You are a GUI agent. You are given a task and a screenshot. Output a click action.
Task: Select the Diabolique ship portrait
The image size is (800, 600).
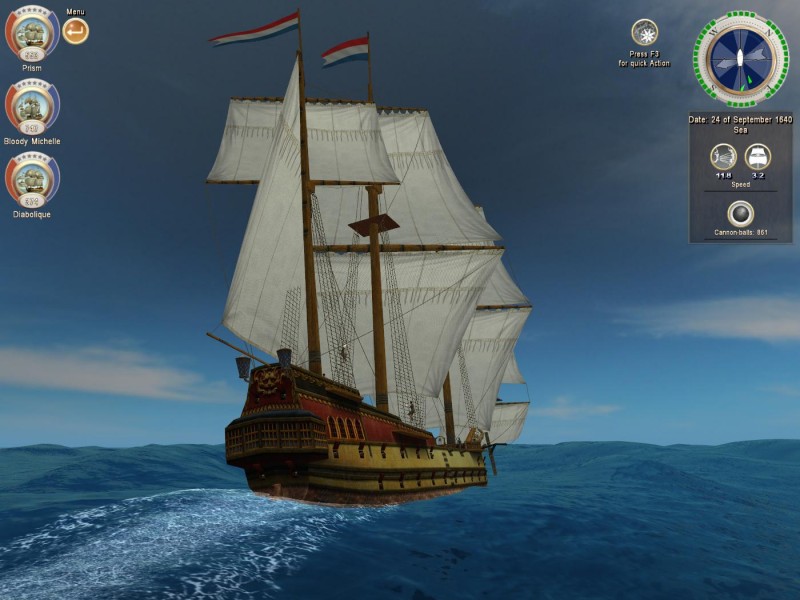click(31, 178)
